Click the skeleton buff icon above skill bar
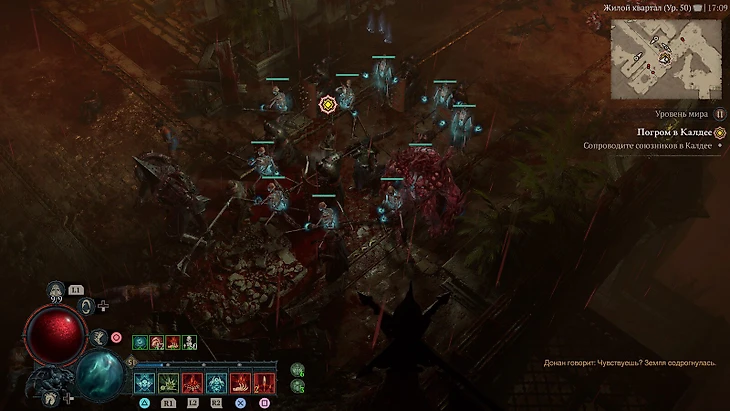 coord(189,342)
